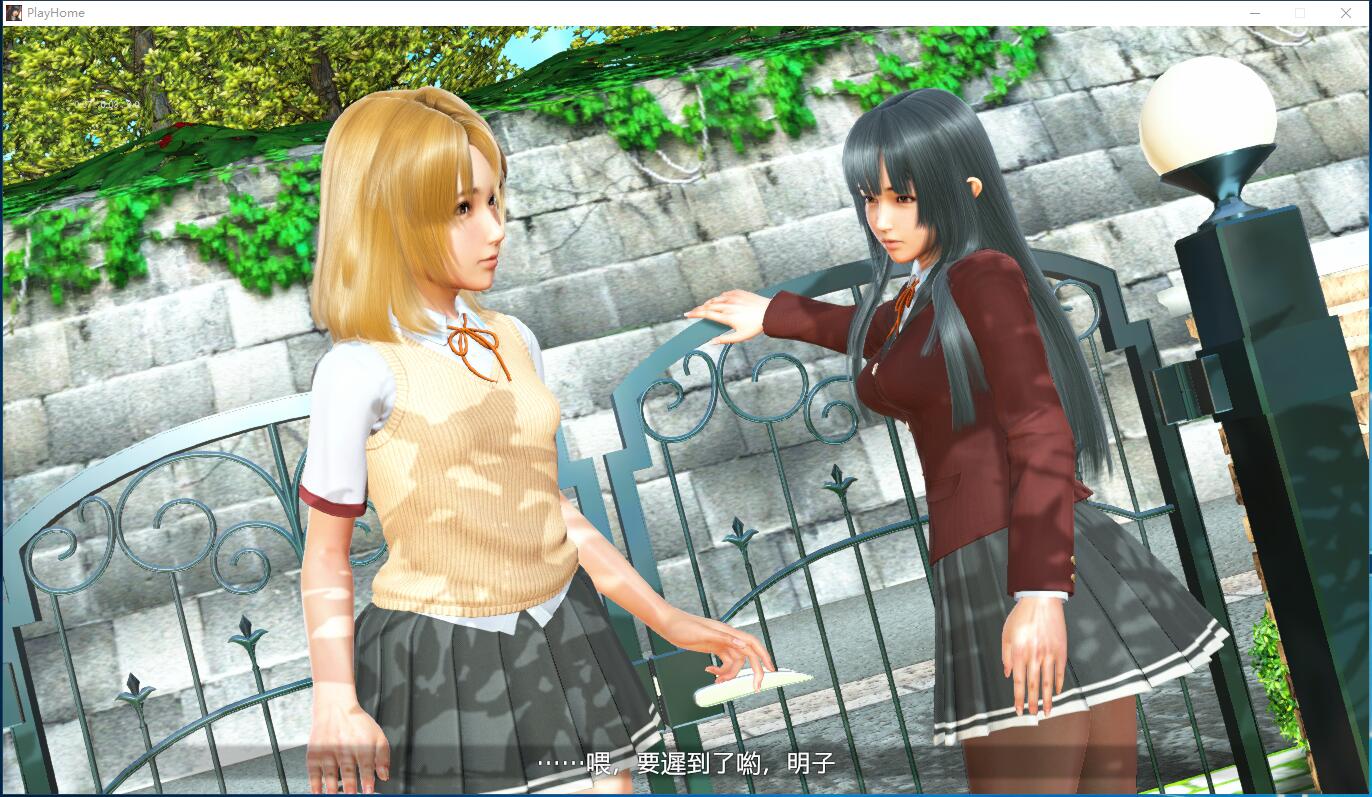The height and width of the screenshot is (797, 1372).
Task: Close the PlayHome window
Action: tap(1347, 13)
